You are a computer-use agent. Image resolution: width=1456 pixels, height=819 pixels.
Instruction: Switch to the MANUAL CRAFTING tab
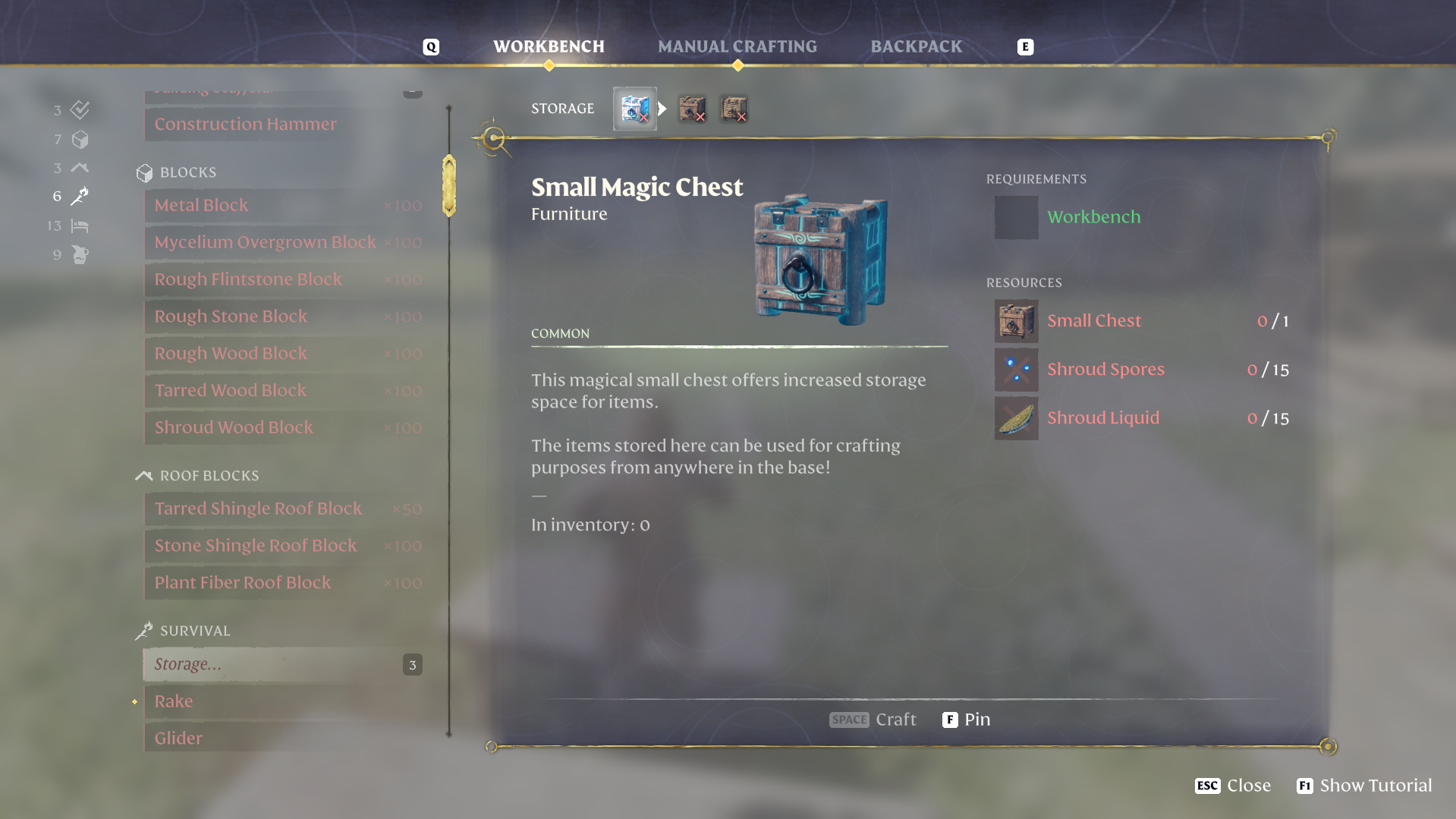tap(737, 46)
